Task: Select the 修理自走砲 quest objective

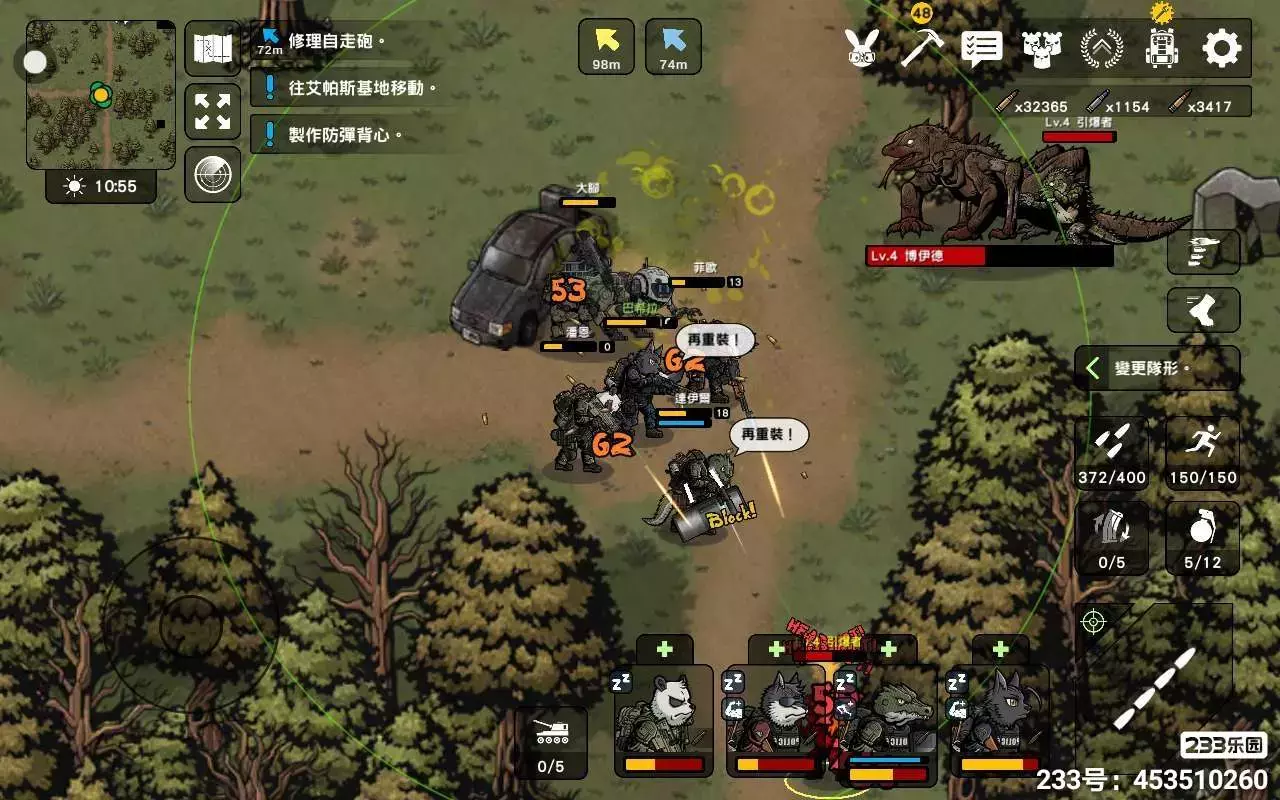Action: tap(335, 42)
